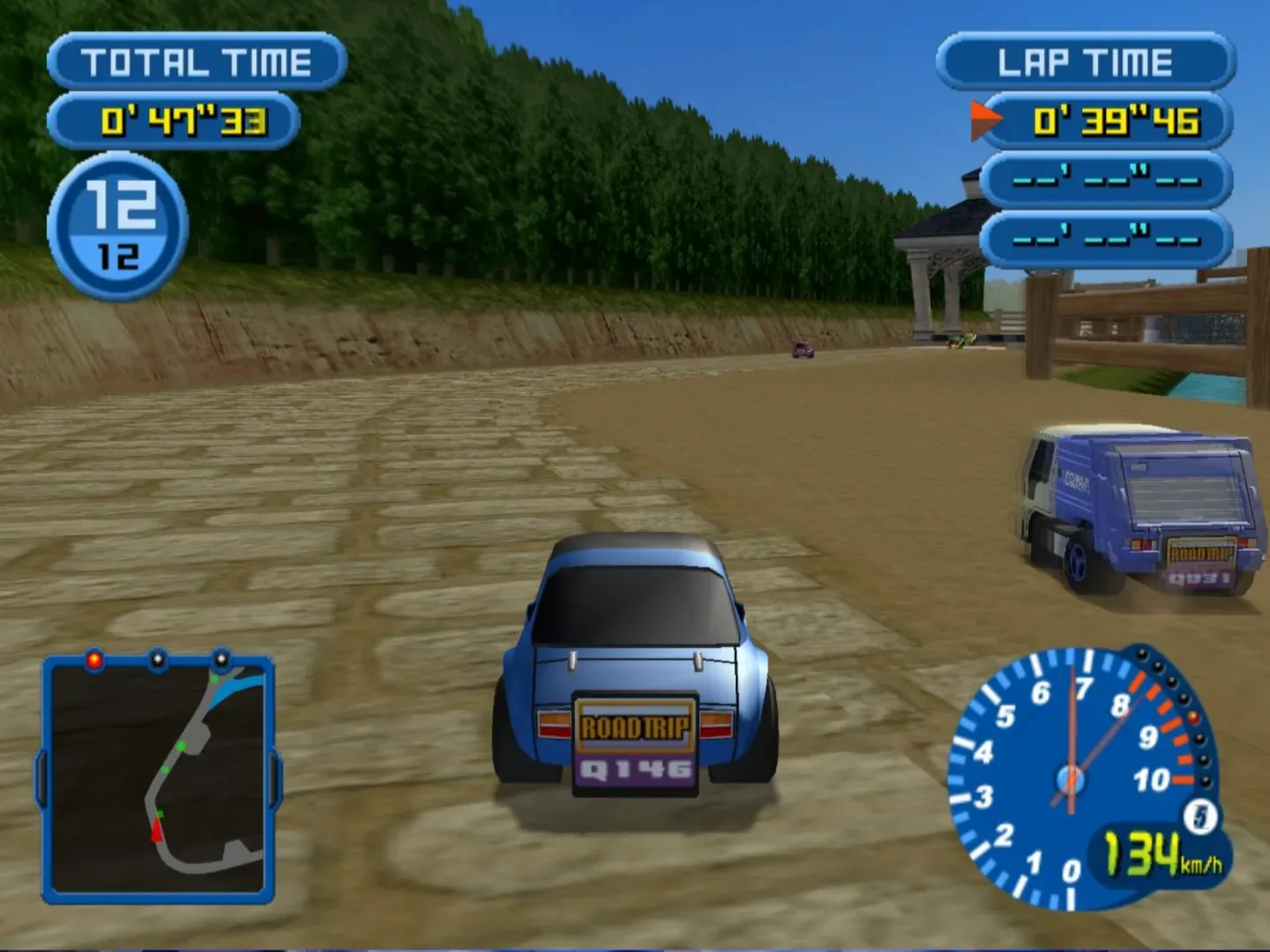Click the TOTAL TIME header label
The image size is (1270, 952).
click(x=196, y=60)
